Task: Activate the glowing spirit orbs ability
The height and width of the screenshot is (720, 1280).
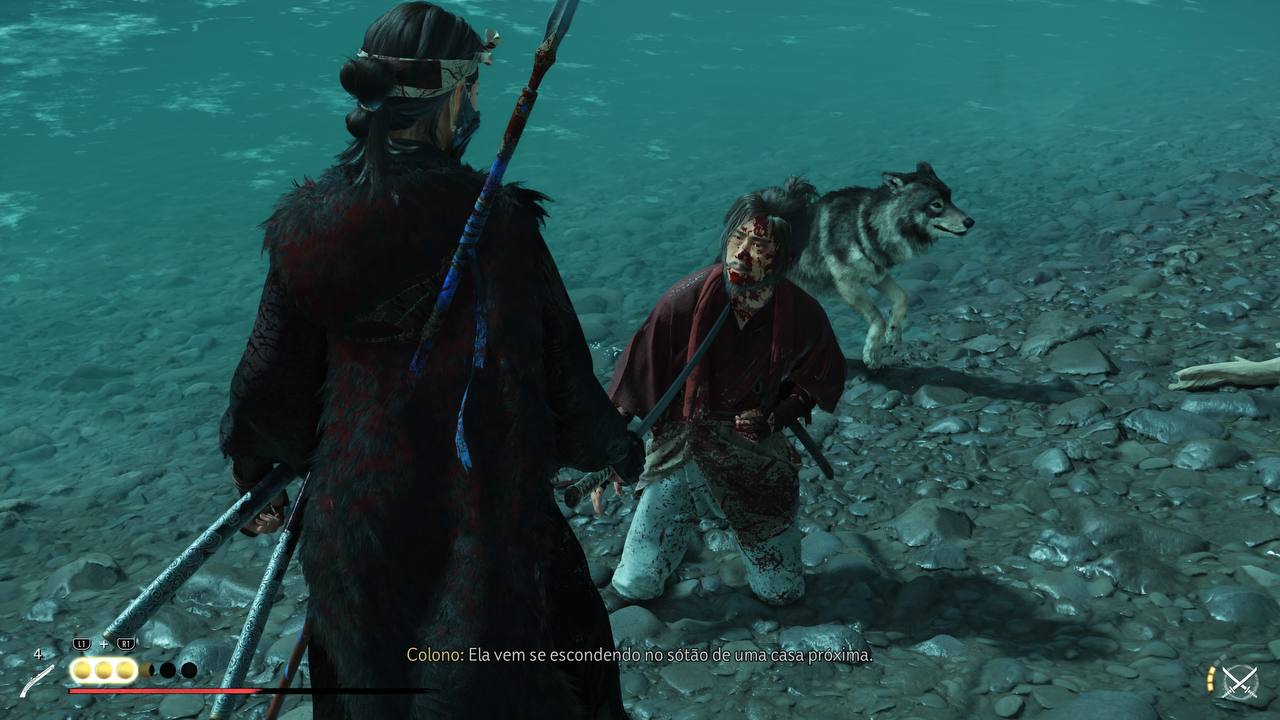Action: pos(103,670)
